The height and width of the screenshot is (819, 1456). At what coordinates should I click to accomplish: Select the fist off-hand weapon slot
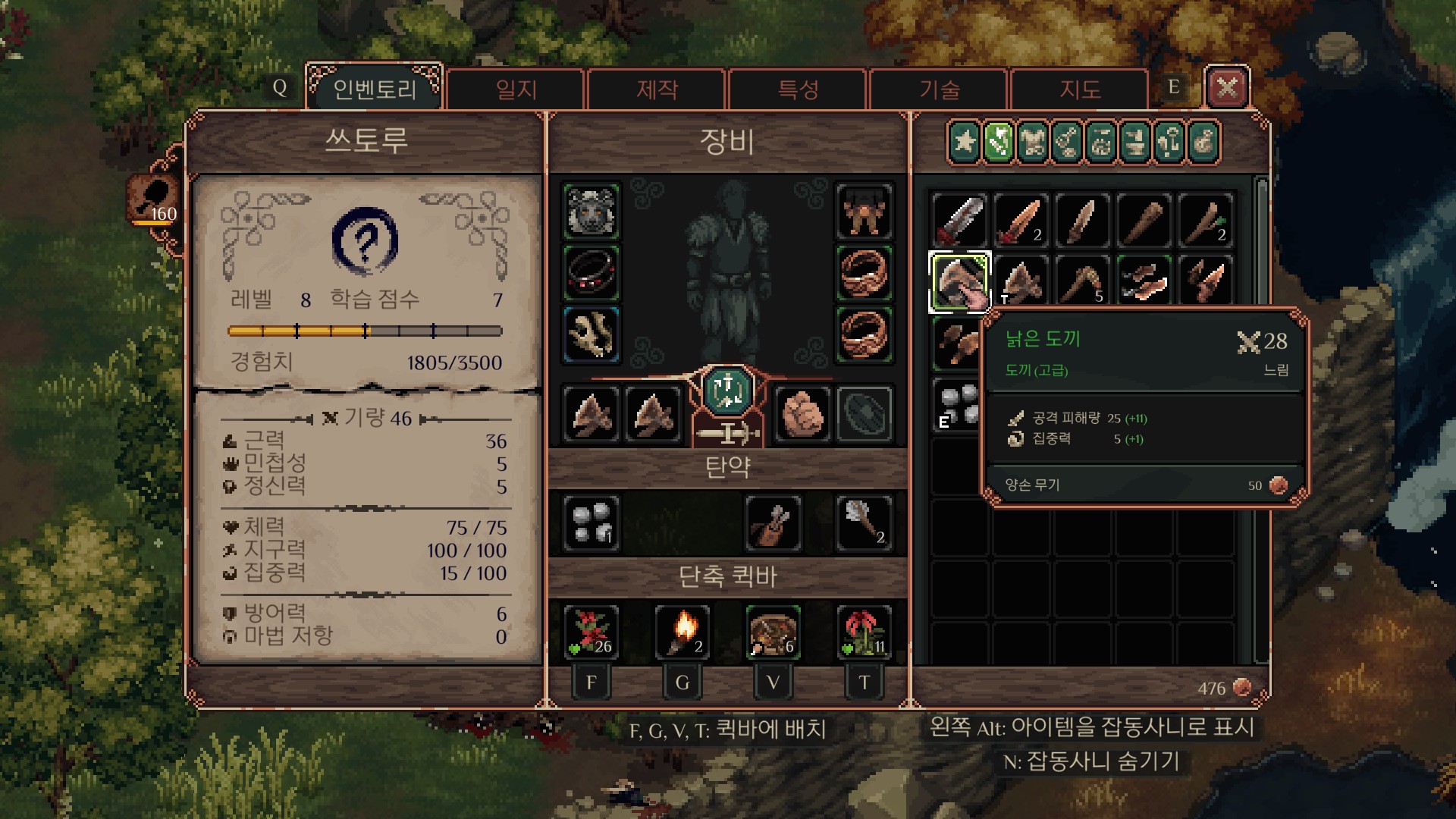[x=801, y=414]
